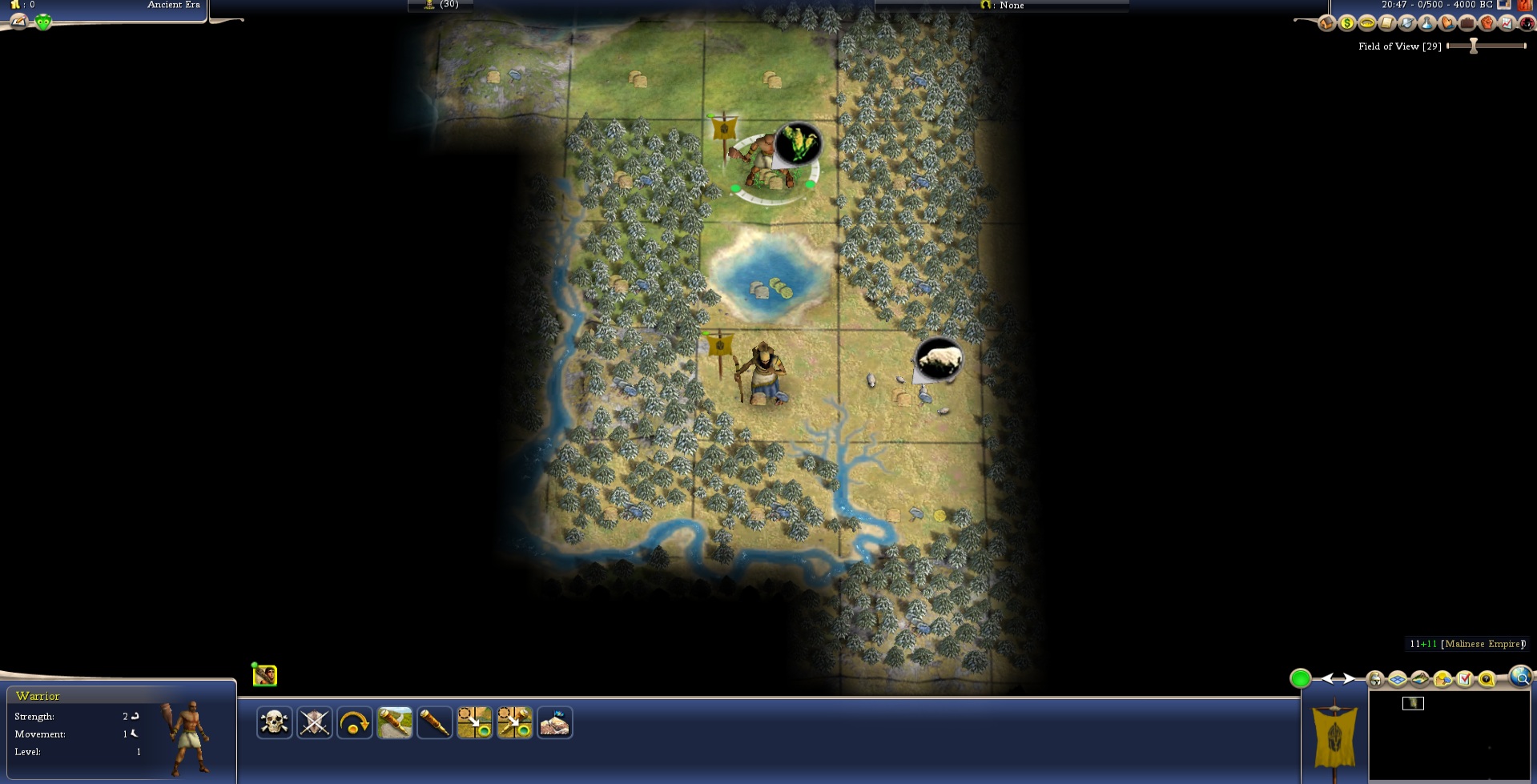Image resolution: width=1537 pixels, height=784 pixels.
Task: Open the house Domestic Advisor
Action: (1327, 23)
